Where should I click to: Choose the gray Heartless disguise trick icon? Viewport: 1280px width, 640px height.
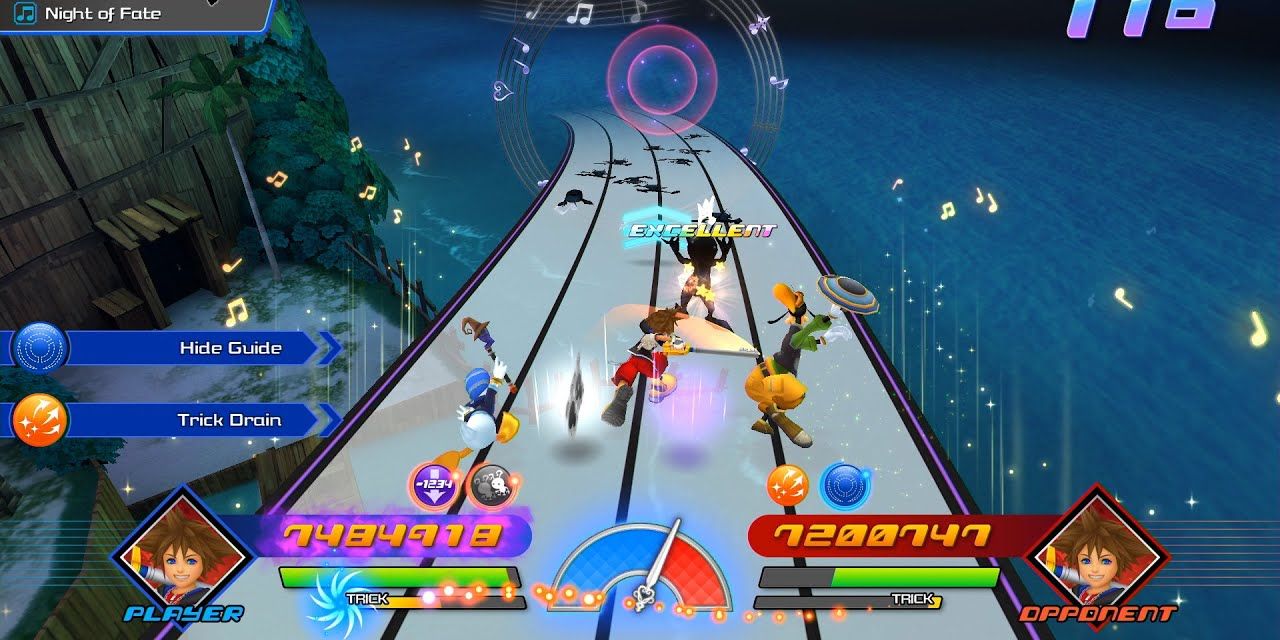pyautogui.click(x=489, y=485)
